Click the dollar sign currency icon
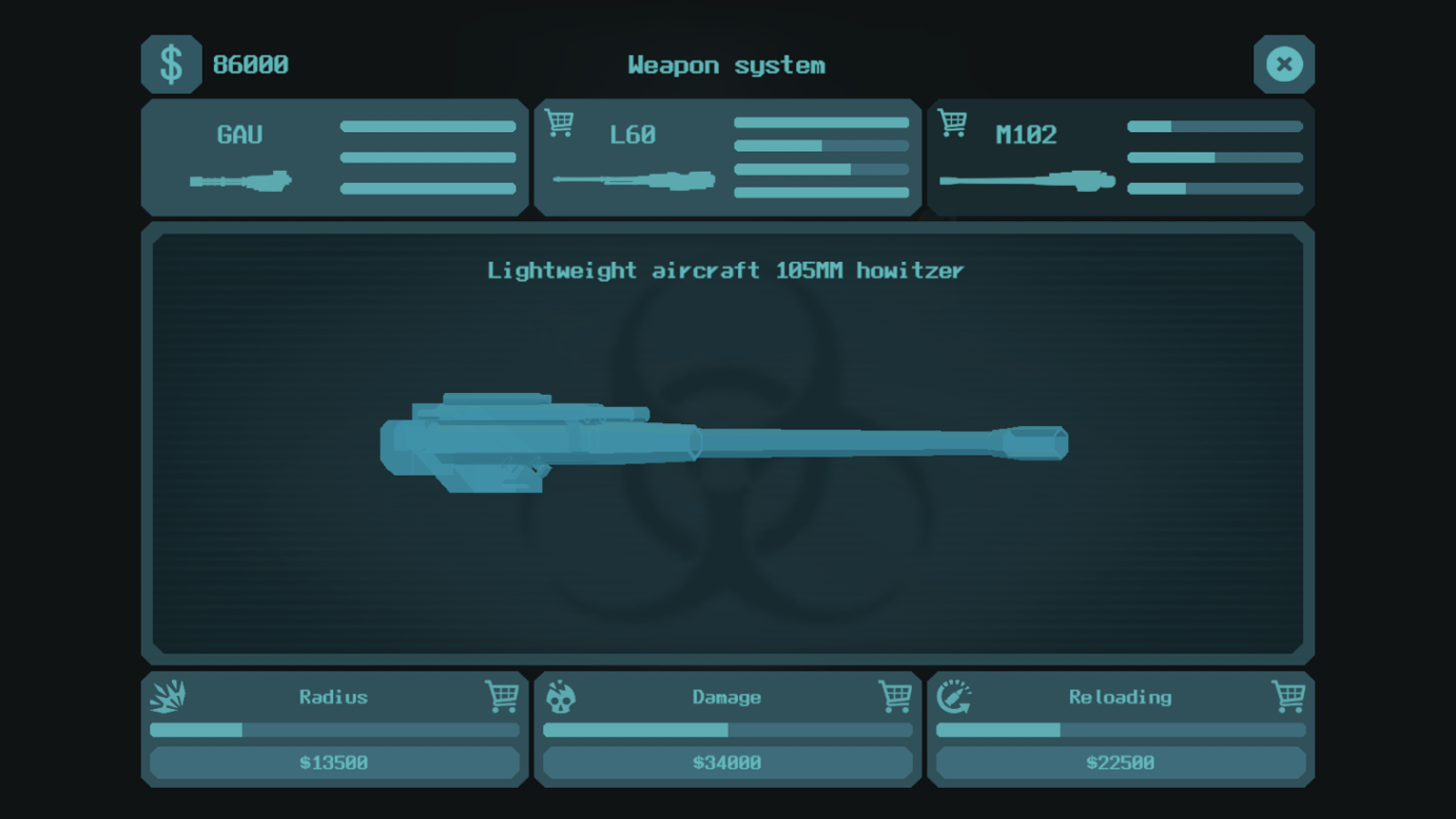This screenshot has height=819, width=1456. pos(171,64)
